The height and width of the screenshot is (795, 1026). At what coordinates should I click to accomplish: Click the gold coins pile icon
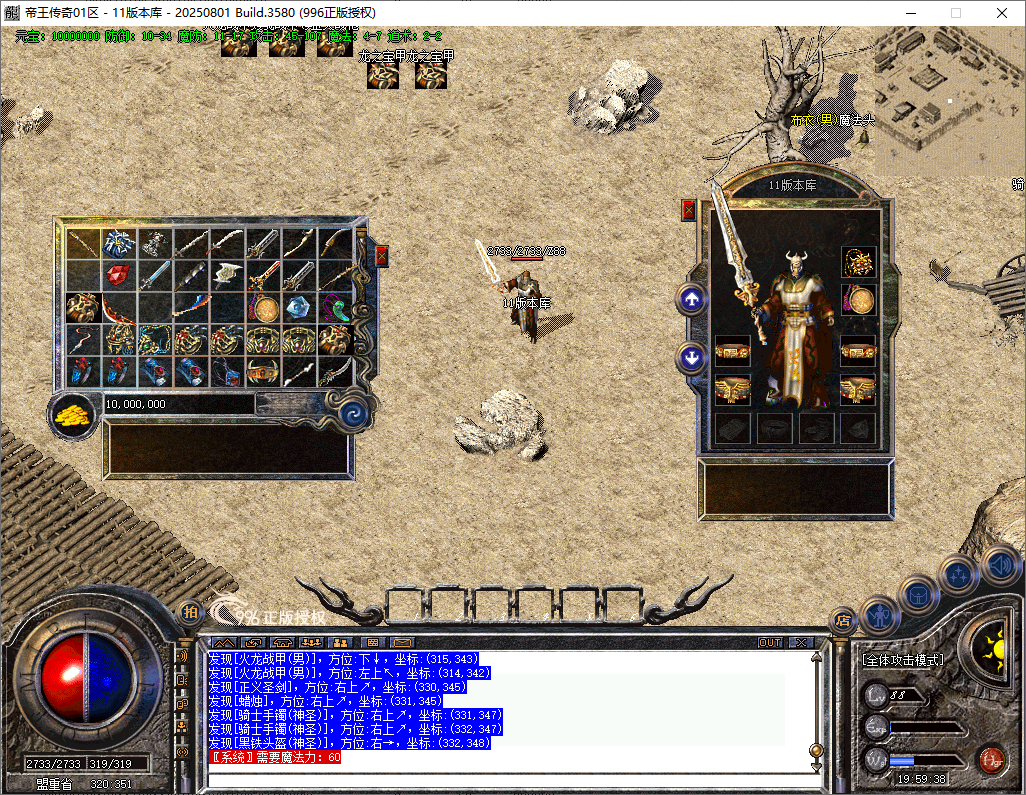pyautogui.click(x=72, y=414)
